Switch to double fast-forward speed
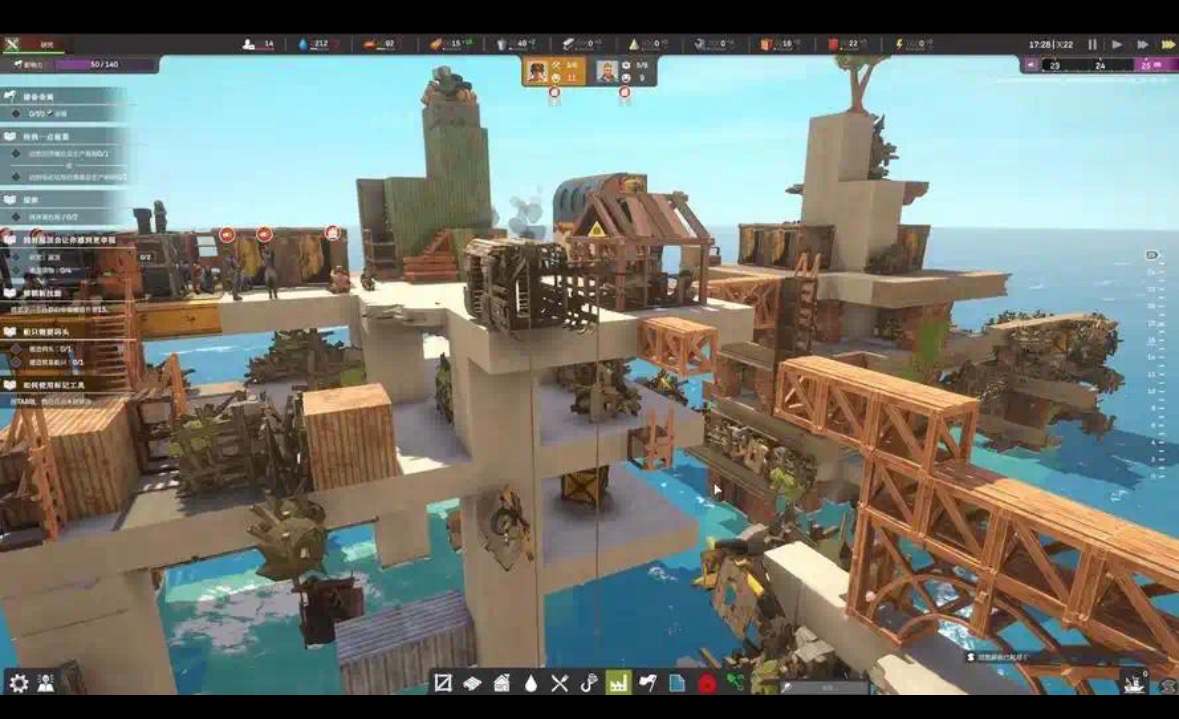 pyautogui.click(x=1142, y=45)
